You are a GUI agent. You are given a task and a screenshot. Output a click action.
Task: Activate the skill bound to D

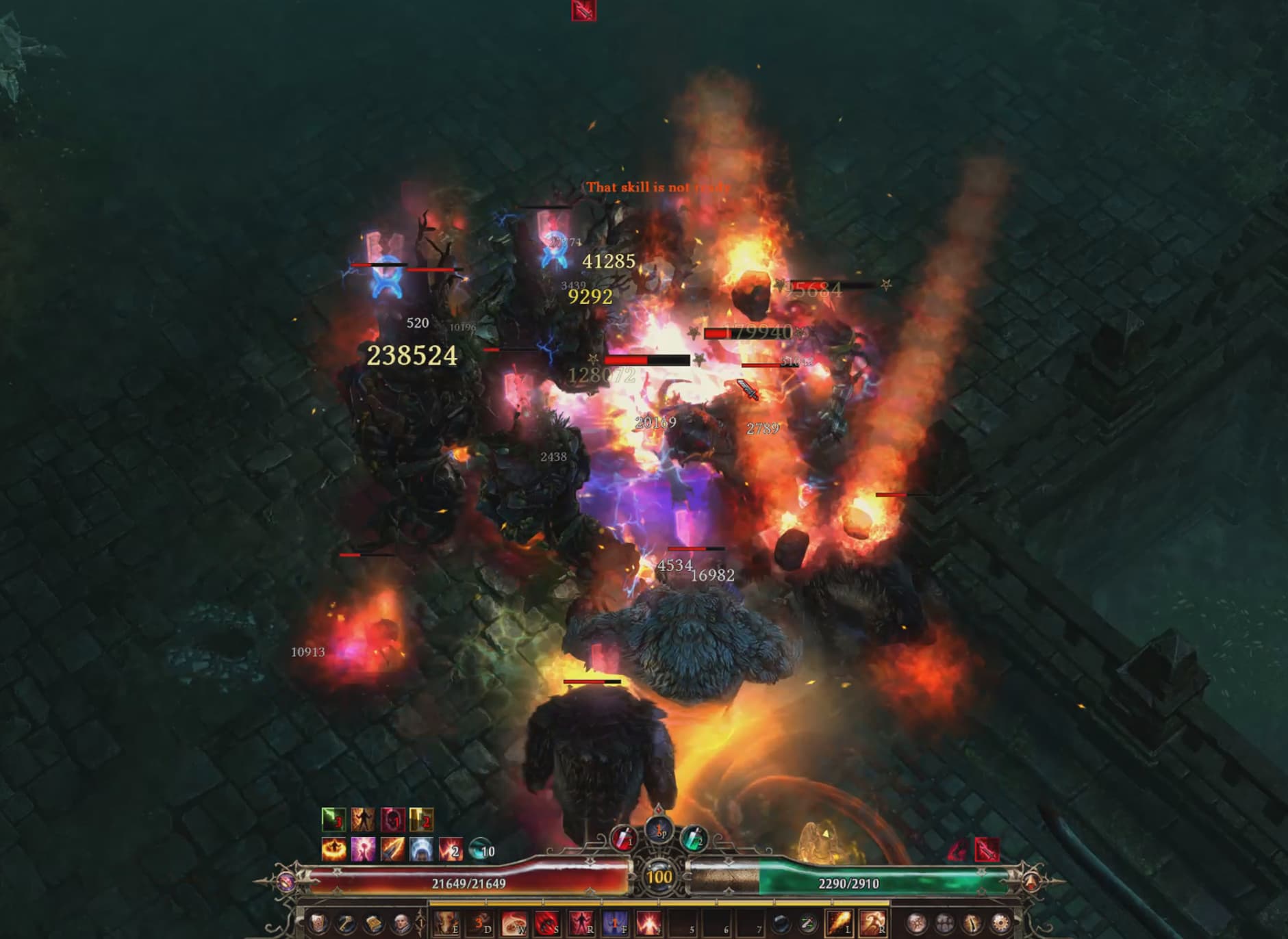[x=480, y=924]
